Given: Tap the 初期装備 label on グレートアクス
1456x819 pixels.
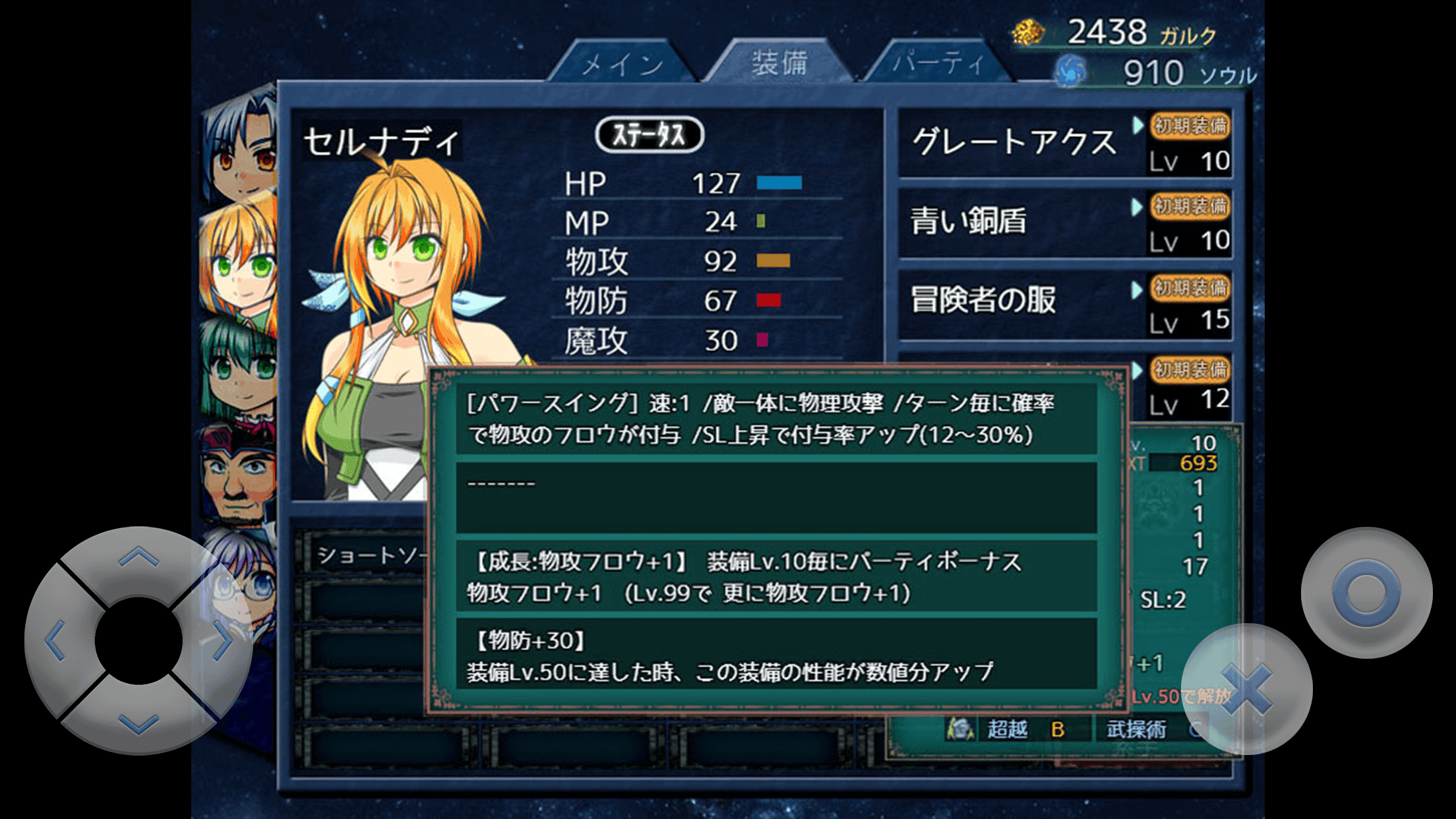Looking at the screenshot, I should (x=1189, y=127).
